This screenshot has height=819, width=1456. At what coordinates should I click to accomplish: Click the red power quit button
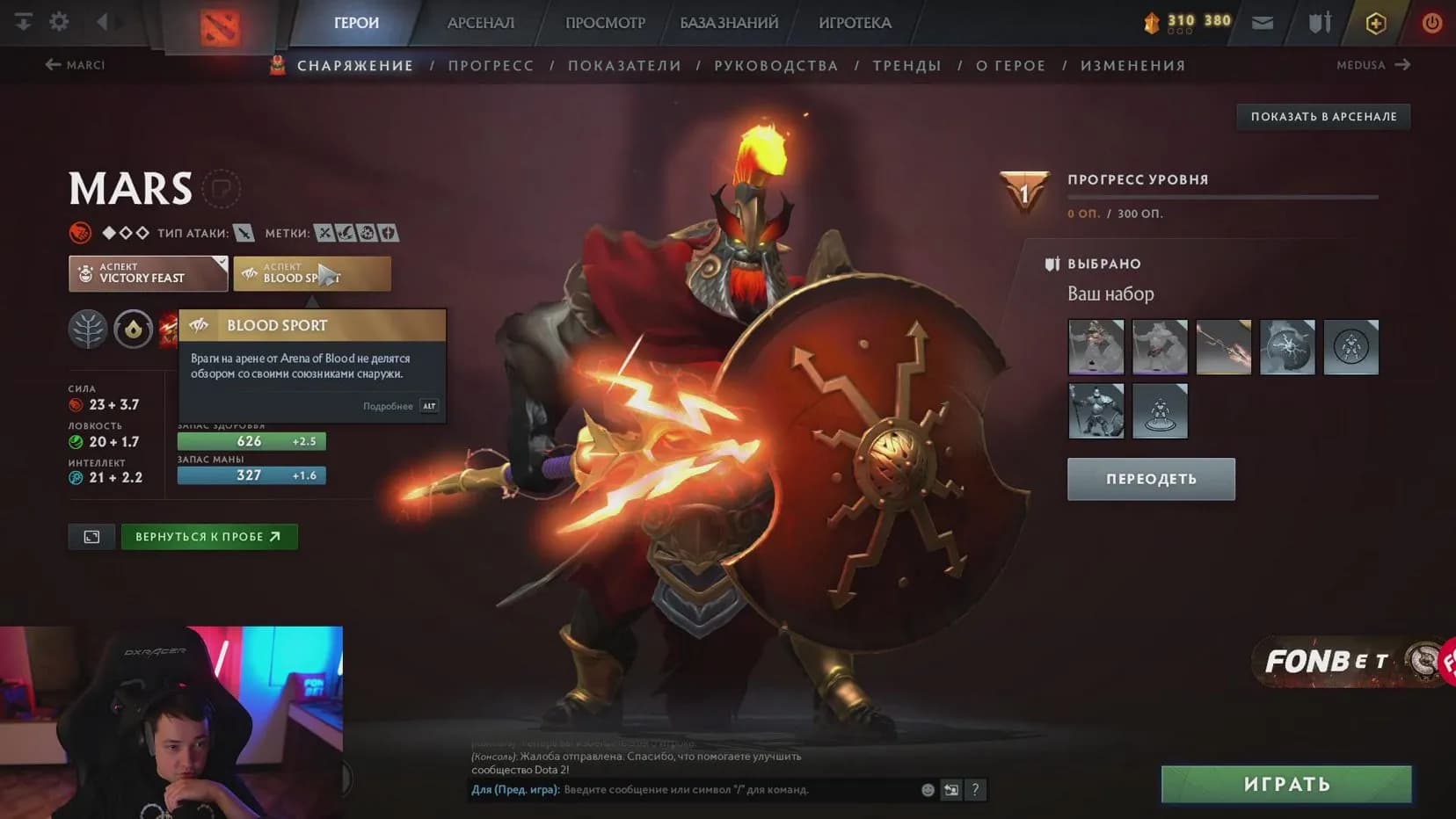pos(1431,23)
